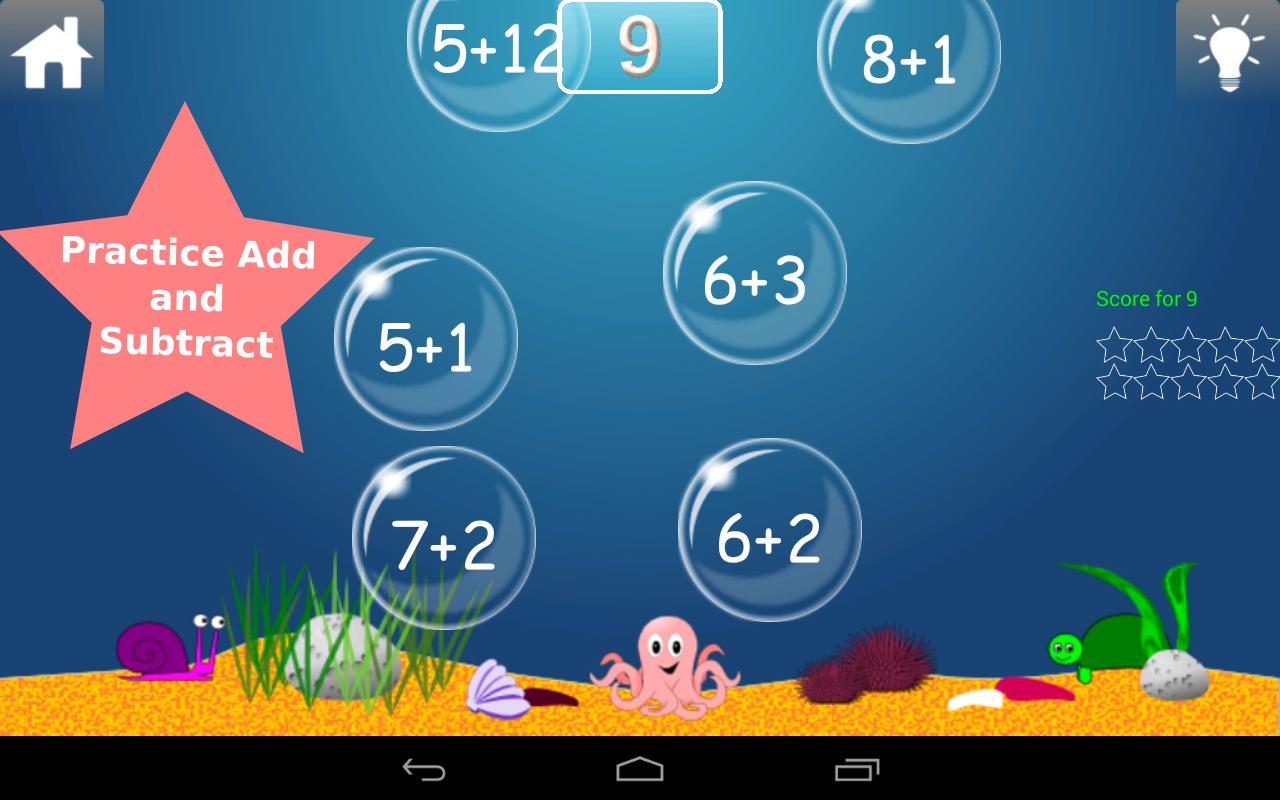Pop the bubble showing 8+1
Viewport: 1280px width, 800px height.
pyautogui.click(x=908, y=60)
